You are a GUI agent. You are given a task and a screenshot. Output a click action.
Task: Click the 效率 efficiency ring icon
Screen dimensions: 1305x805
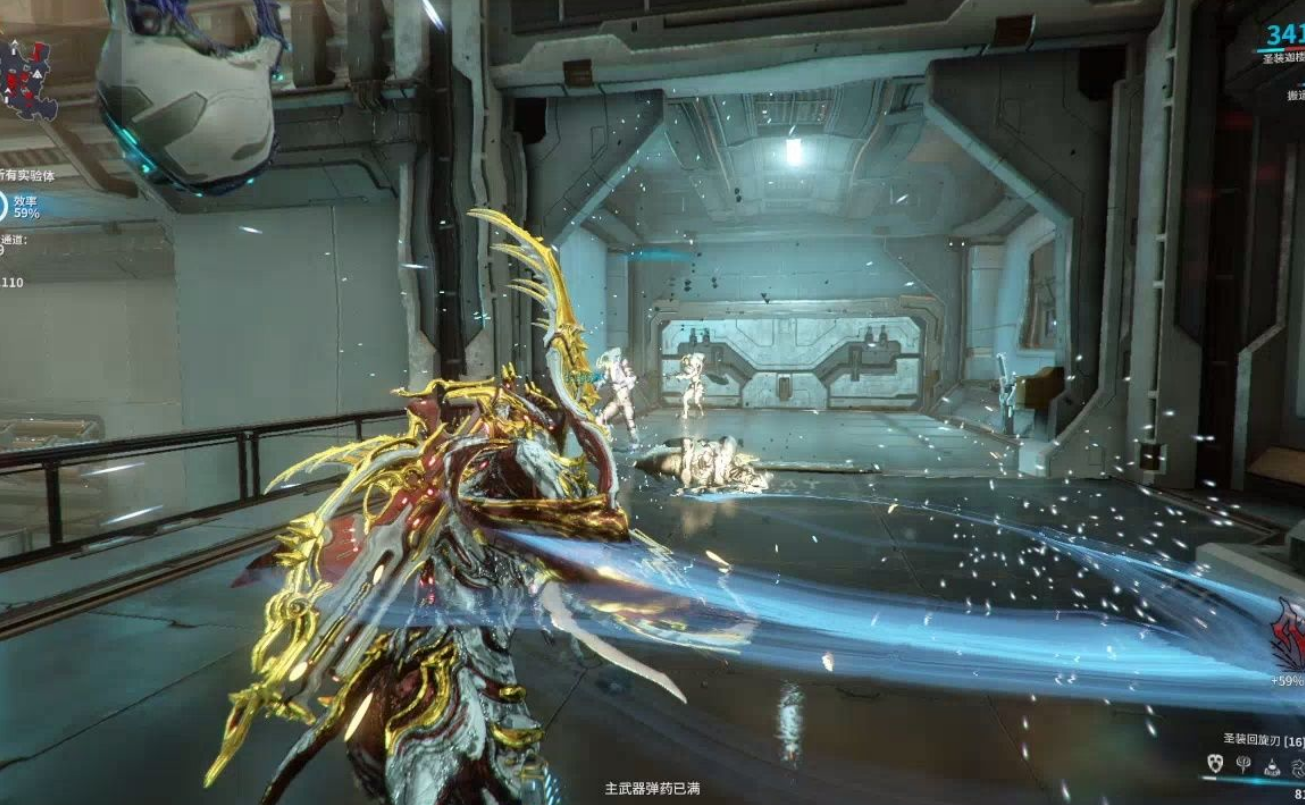pos(3,206)
